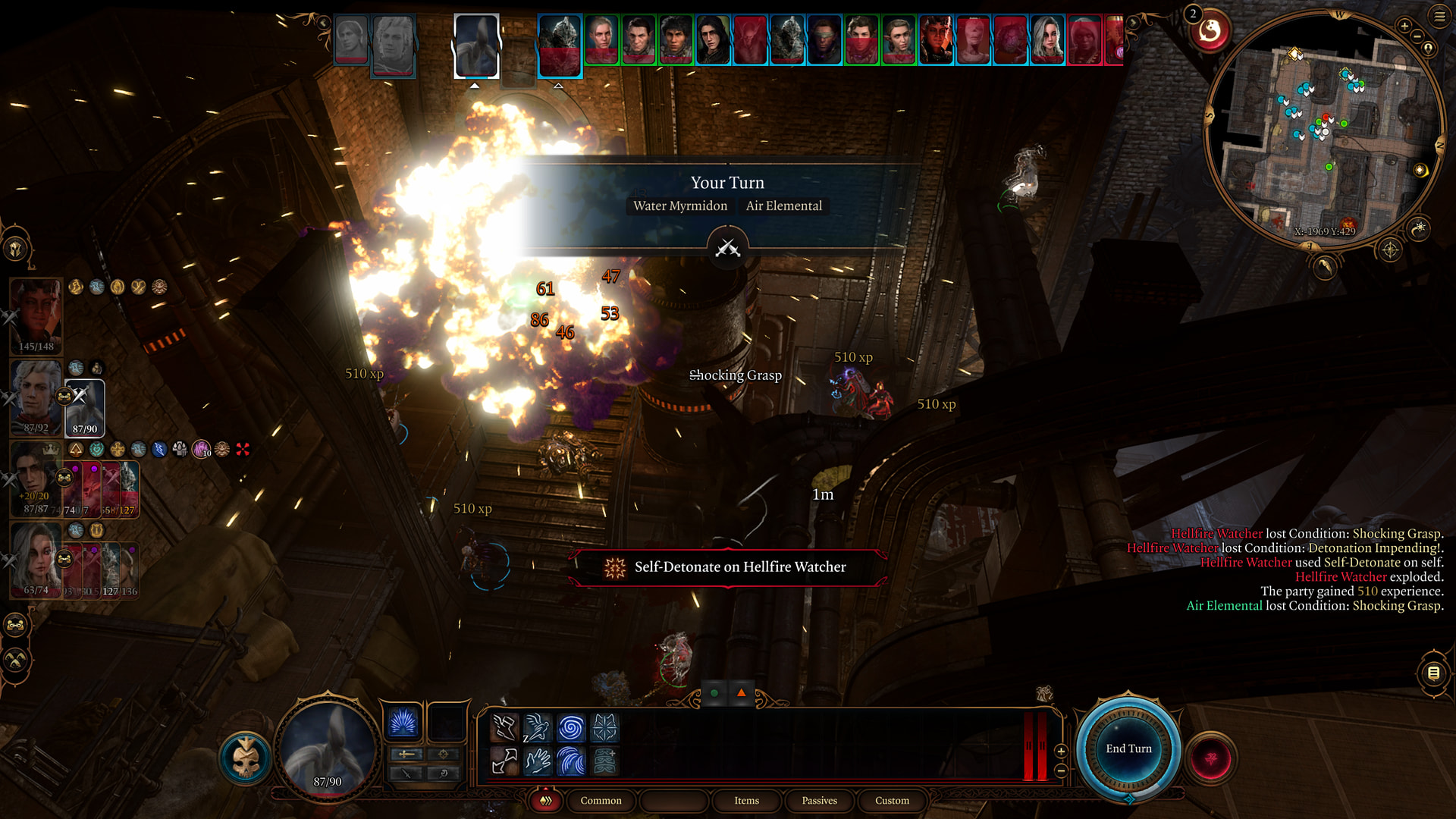Toggle the group mode chain-link button
Viewport: 1456px width, 819px height.
pos(16,626)
